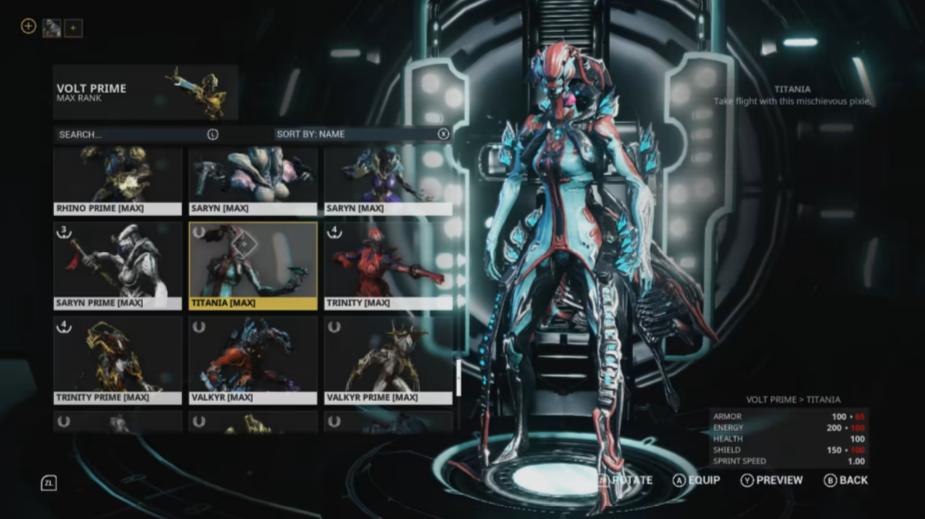Pick the Saryn Prime [MAX] warframe
The image size is (925, 519).
coord(118,265)
